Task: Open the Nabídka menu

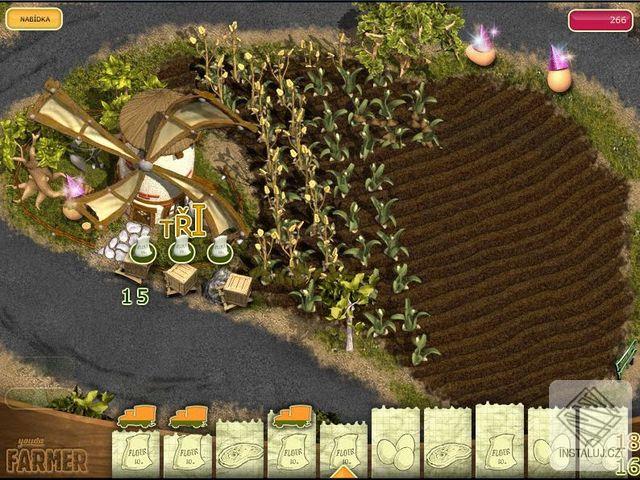Action: pyautogui.click(x=33, y=19)
